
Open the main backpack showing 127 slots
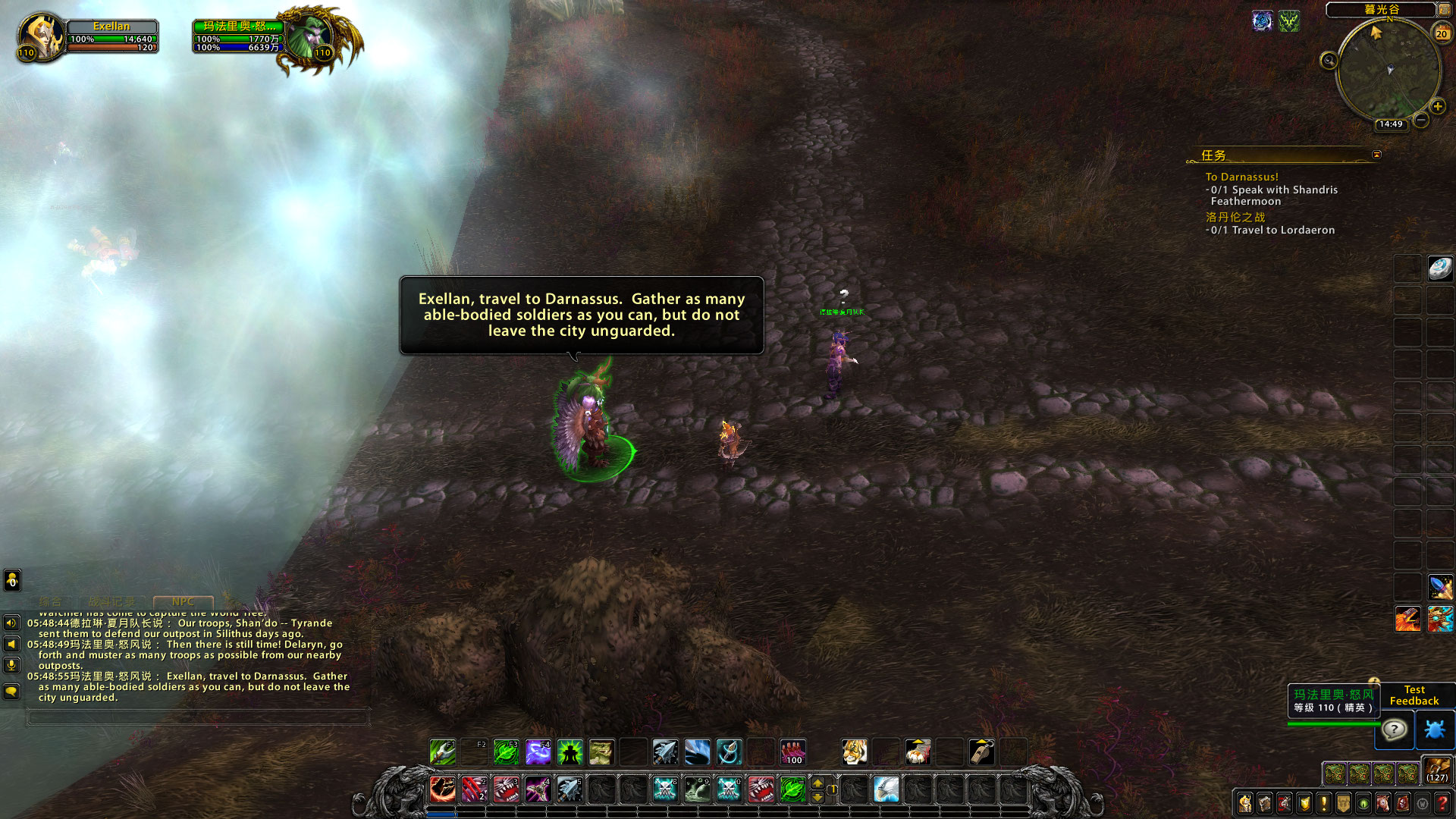point(1437,770)
